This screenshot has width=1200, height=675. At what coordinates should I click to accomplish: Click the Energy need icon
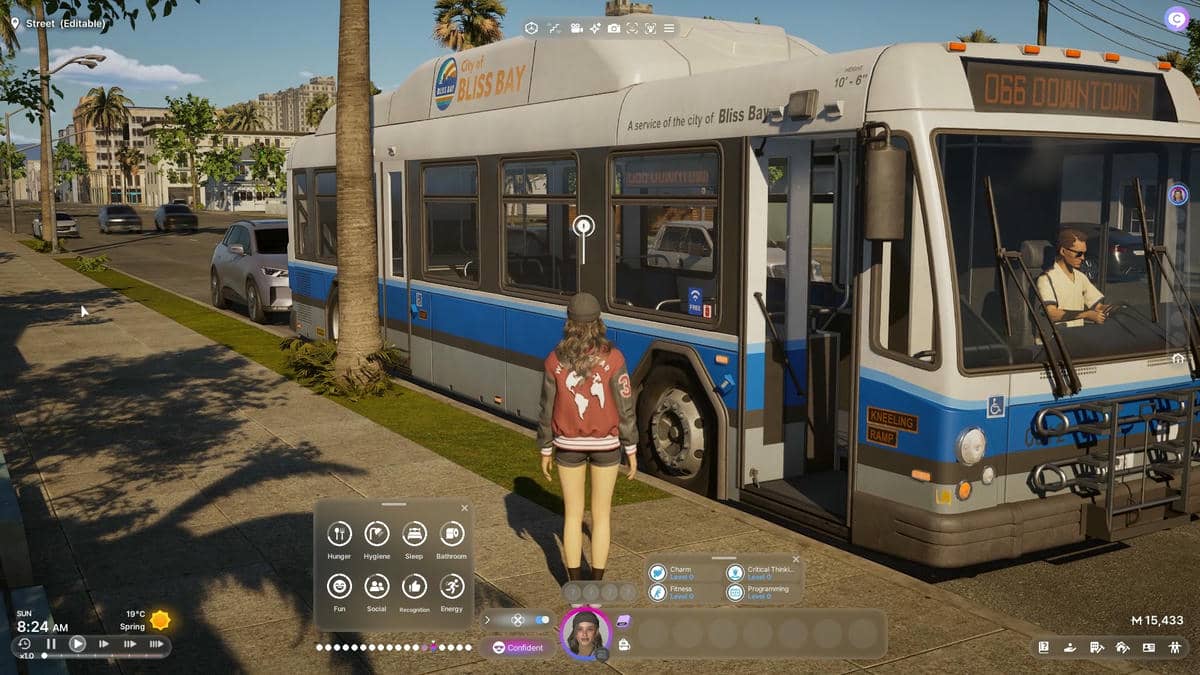[x=451, y=586]
